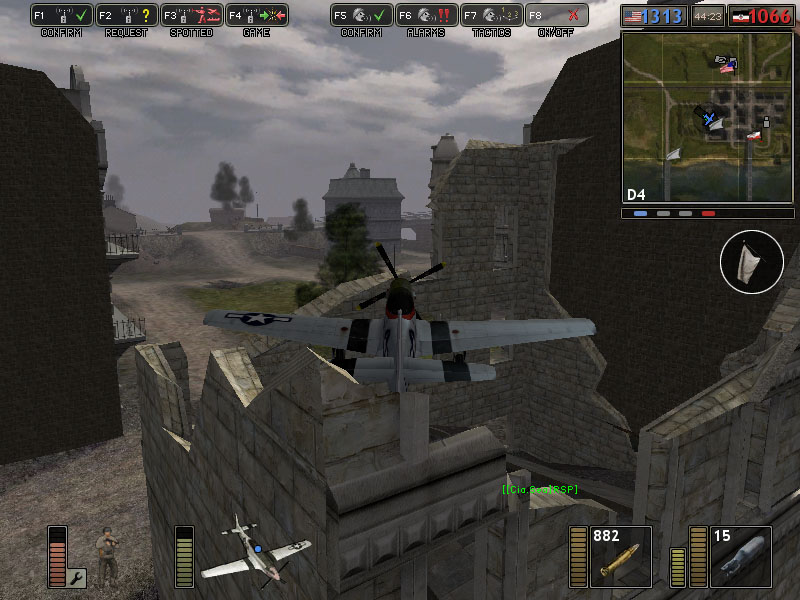Screen dimensions: 800x600
Task: Click the plane vehicle status icon
Action: click(x=255, y=548)
